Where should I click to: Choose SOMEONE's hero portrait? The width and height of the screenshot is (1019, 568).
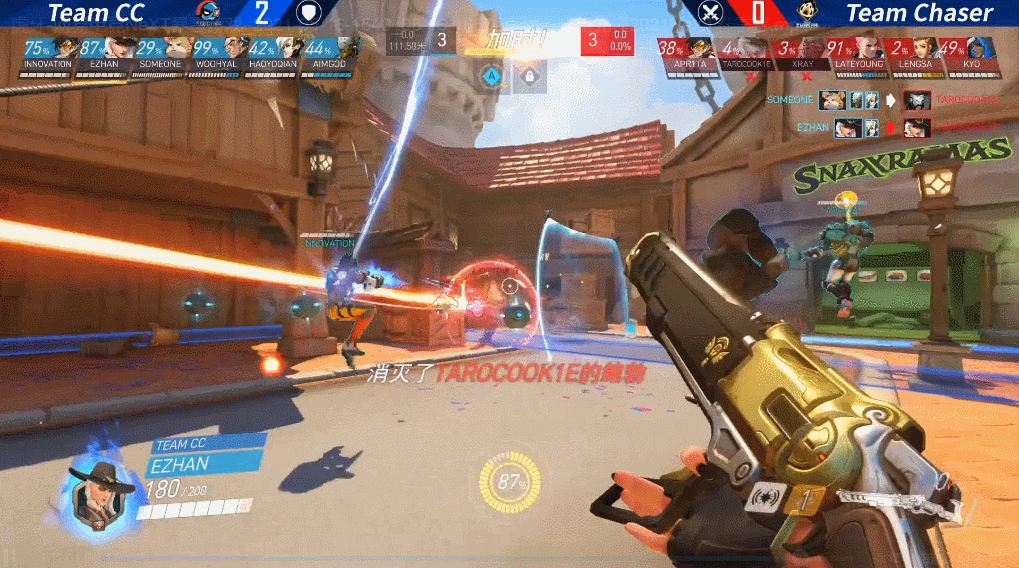click(x=178, y=47)
